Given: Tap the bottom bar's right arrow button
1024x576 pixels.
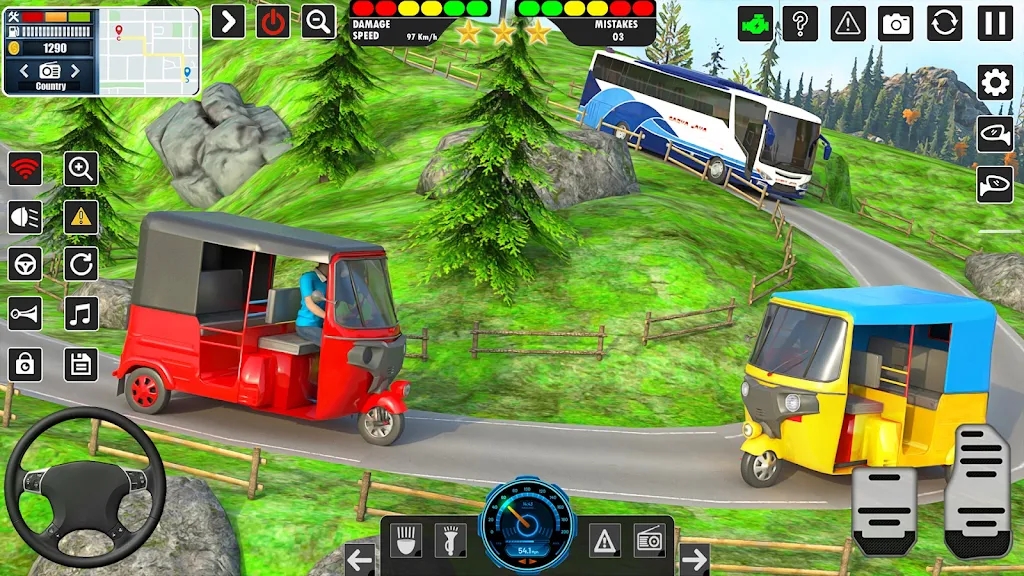Looking at the screenshot, I should point(694,559).
